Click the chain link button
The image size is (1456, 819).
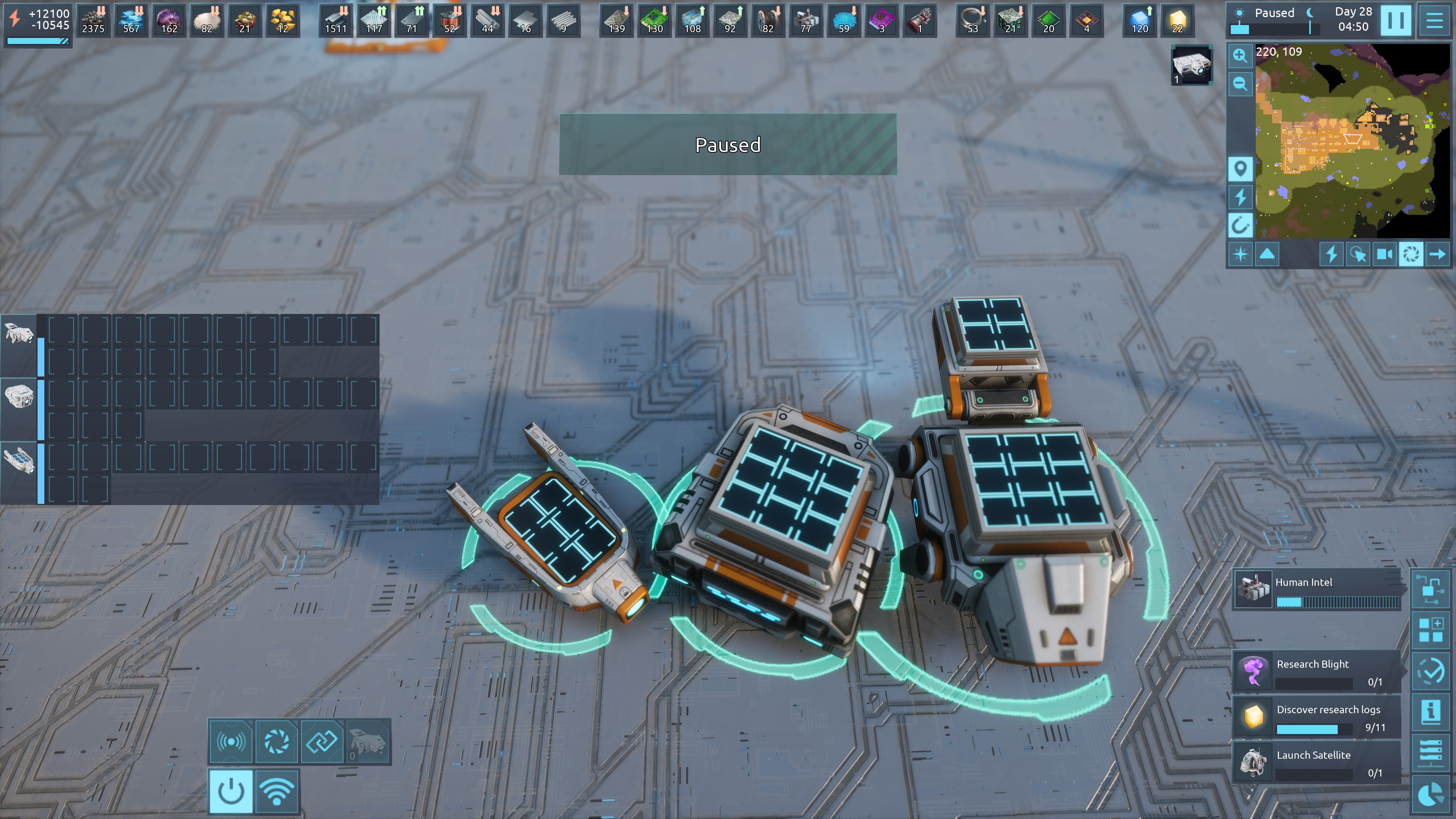(x=322, y=741)
